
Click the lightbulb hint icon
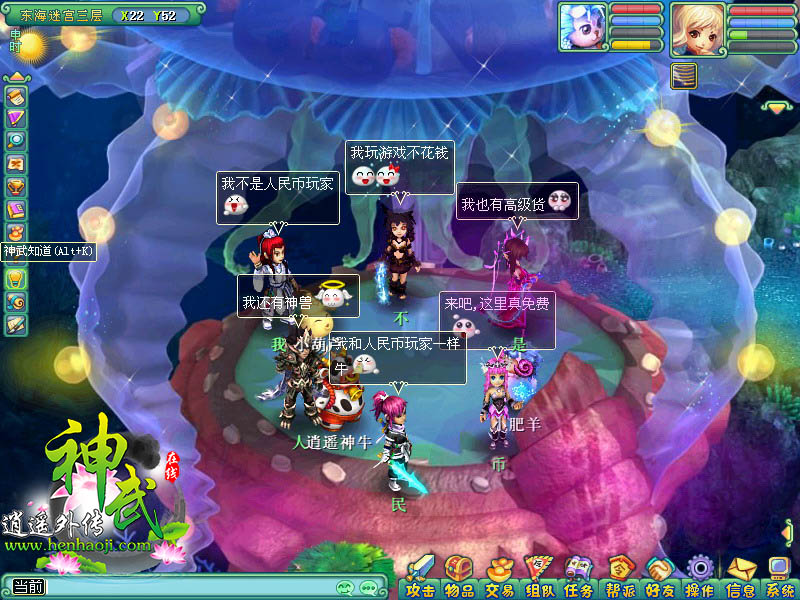coord(15,278)
